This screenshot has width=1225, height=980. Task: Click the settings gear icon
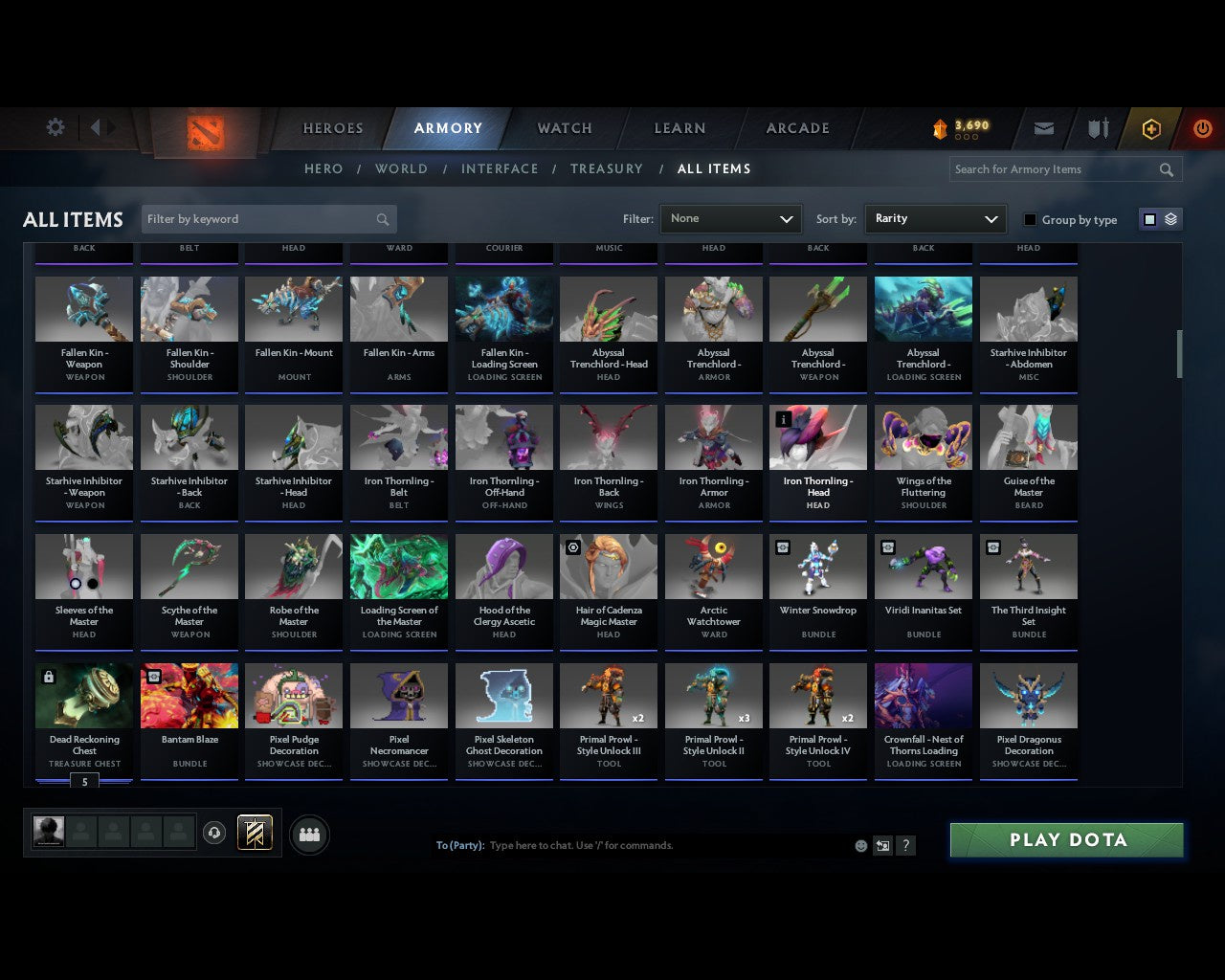click(x=55, y=127)
